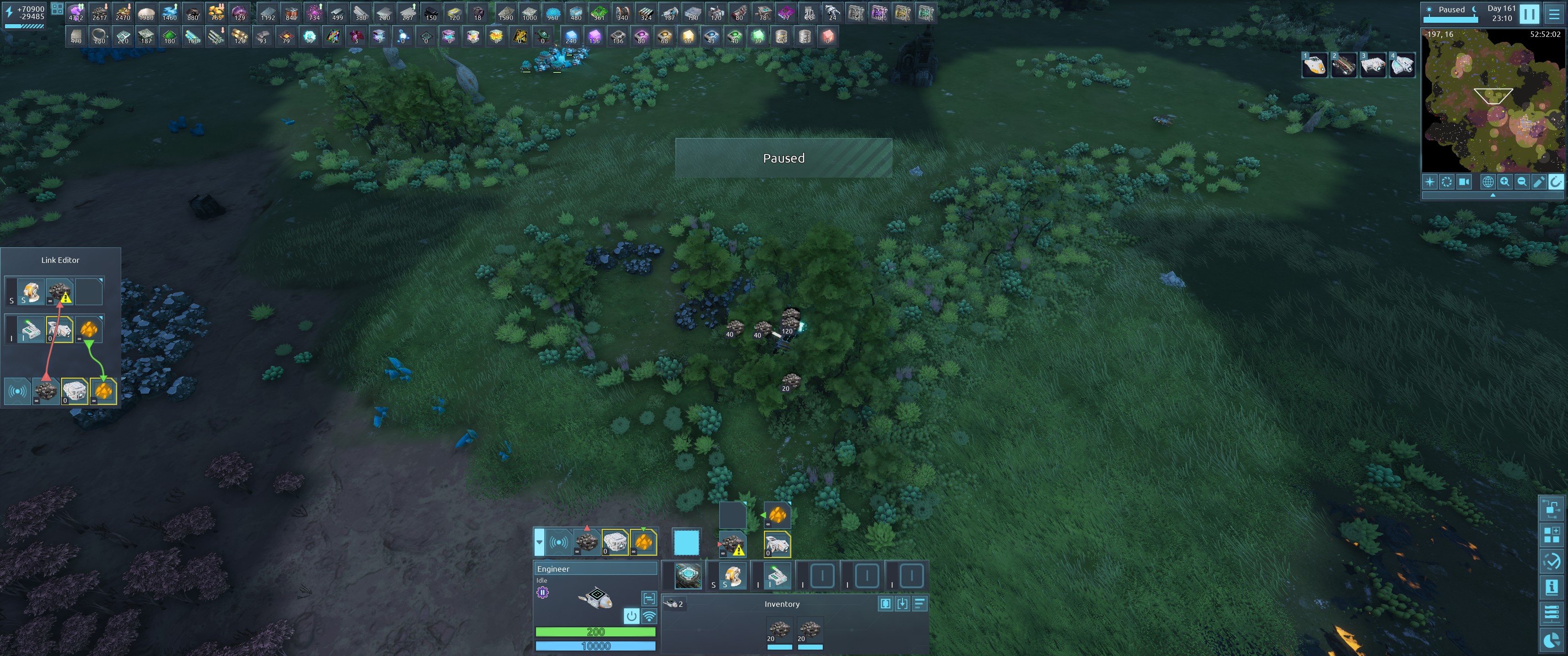Click the Inventory download-arrow button
Viewport: 1568px width, 656px height.
point(902,604)
